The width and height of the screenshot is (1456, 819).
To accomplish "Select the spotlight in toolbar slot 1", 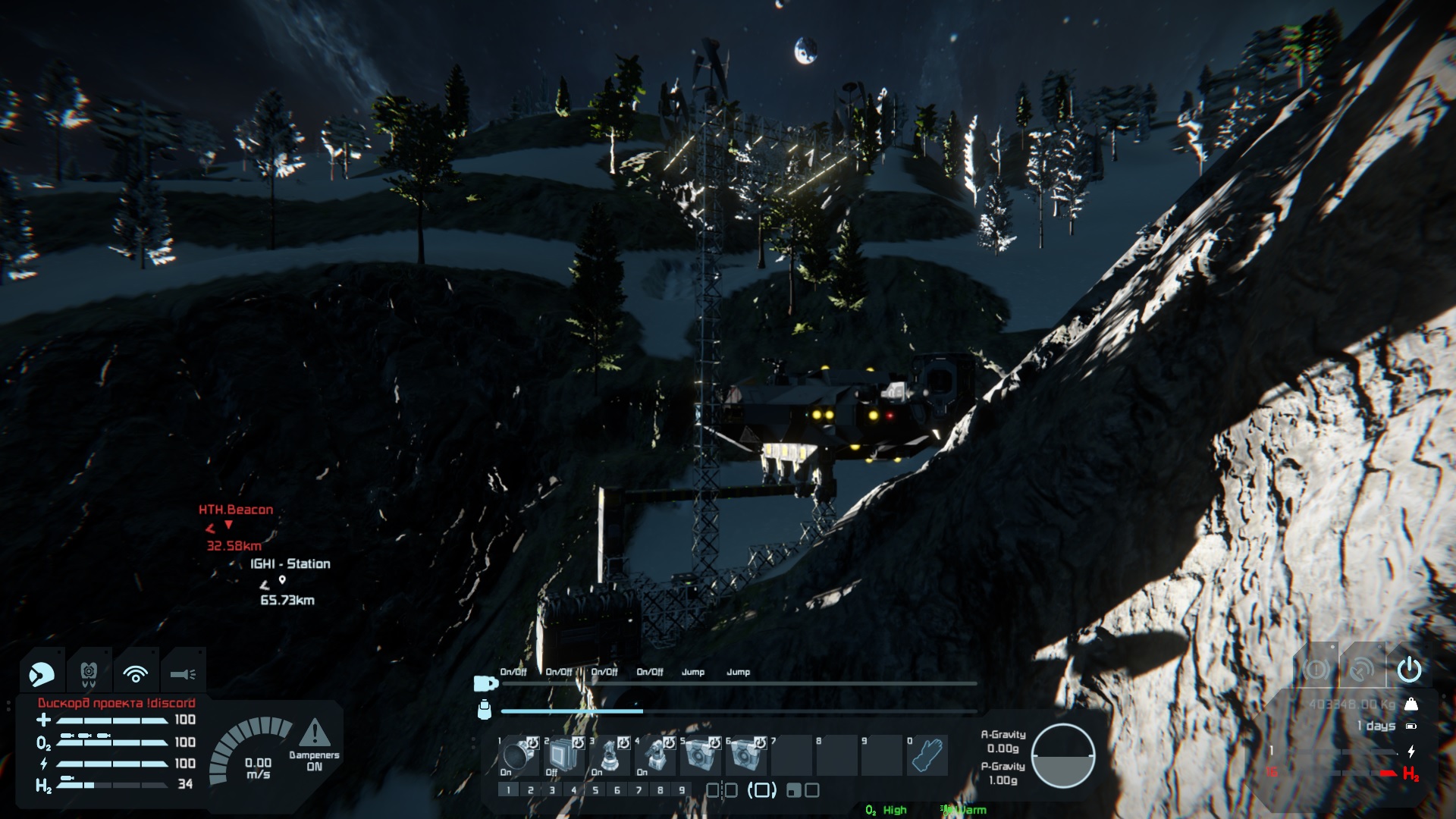I will pyautogui.click(x=519, y=755).
